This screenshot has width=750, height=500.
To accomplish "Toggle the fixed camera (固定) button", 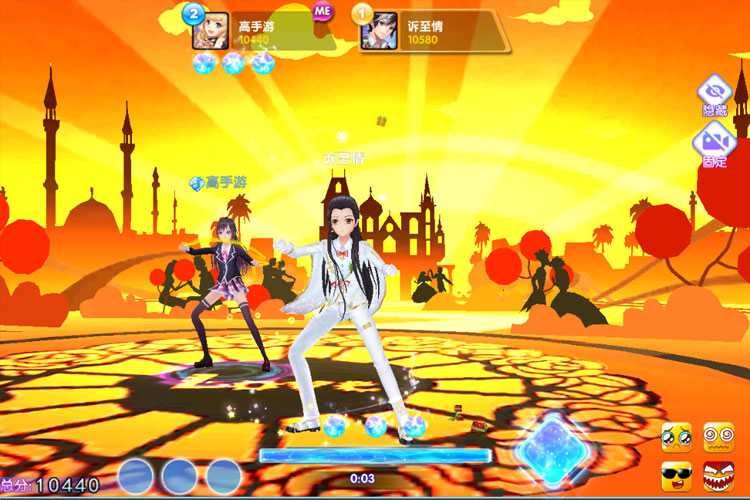I will point(714,142).
